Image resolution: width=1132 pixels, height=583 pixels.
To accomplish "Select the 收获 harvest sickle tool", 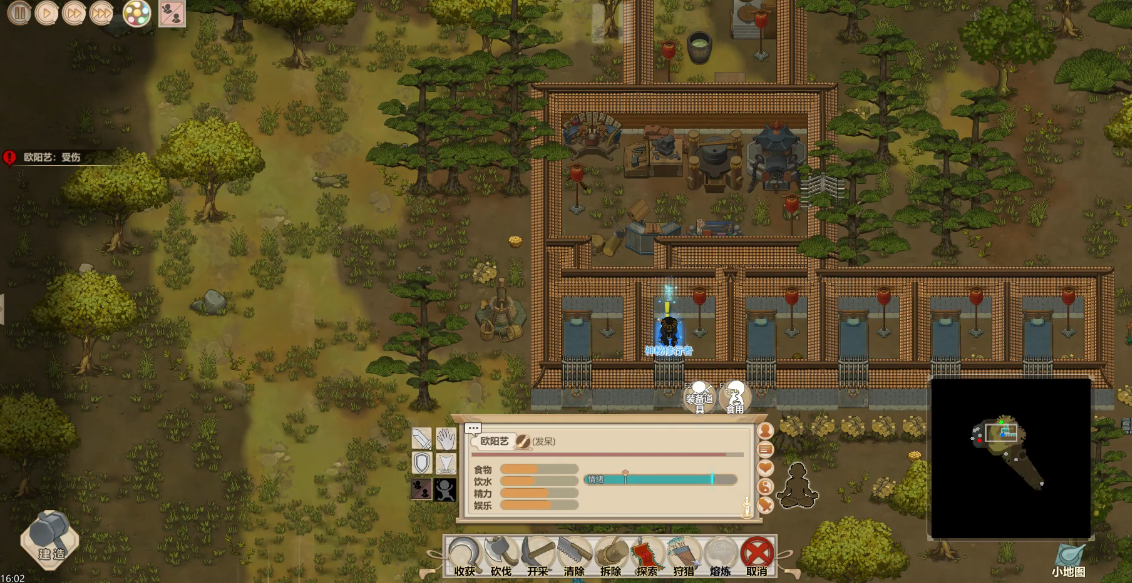I will 464,555.
